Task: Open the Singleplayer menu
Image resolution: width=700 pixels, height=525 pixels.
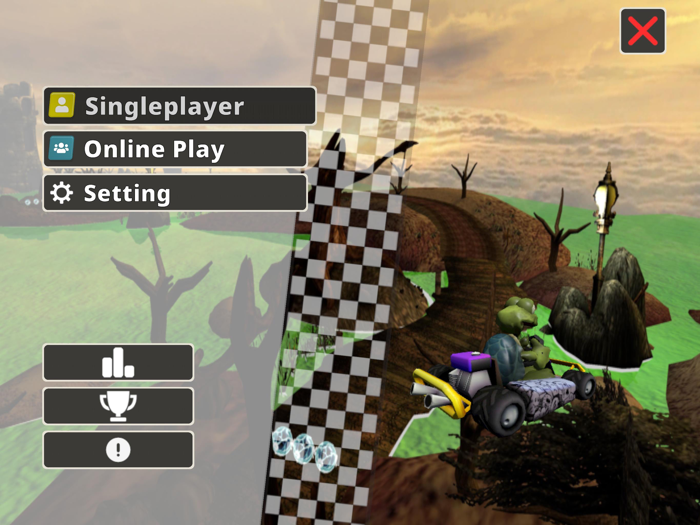Action: (180, 106)
